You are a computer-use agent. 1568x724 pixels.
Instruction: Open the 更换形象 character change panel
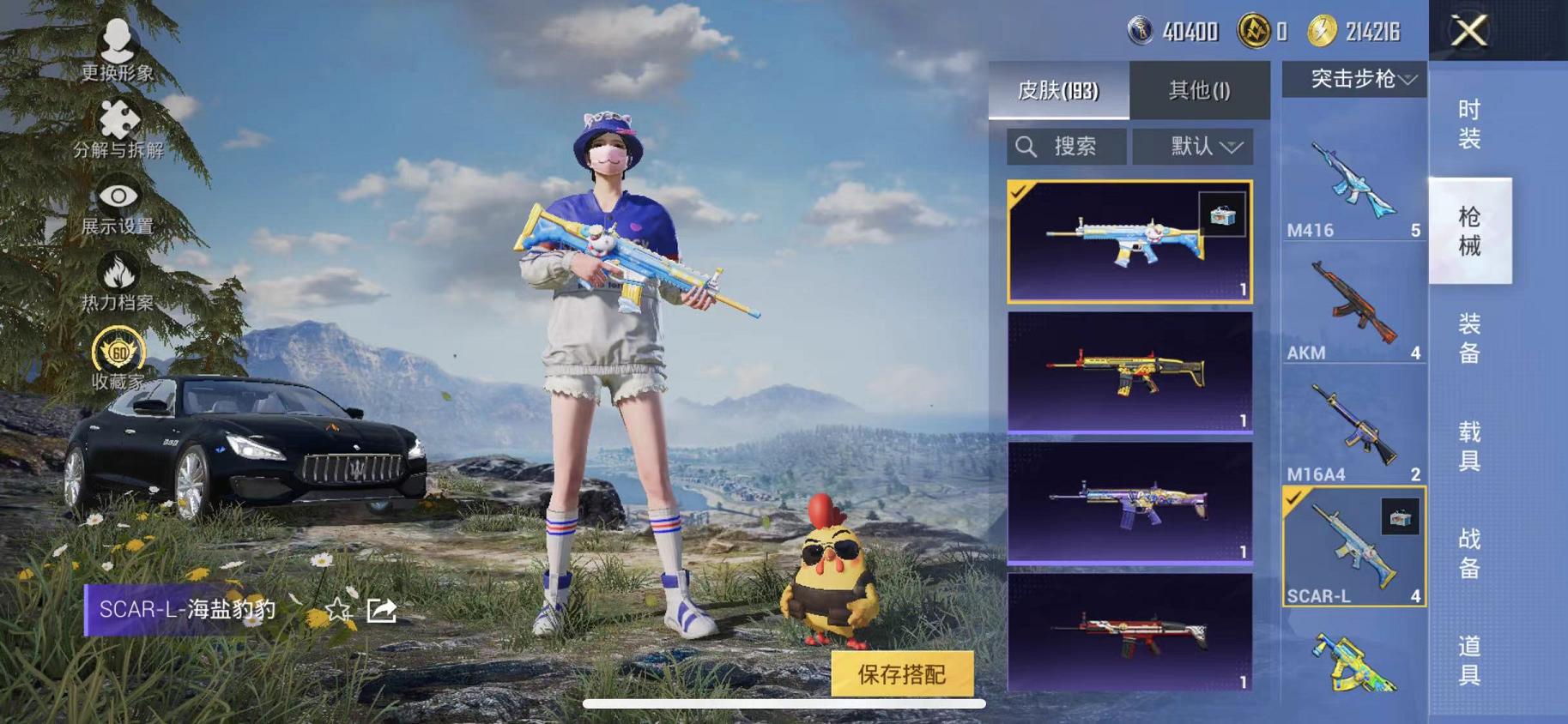click(x=118, y=51)
